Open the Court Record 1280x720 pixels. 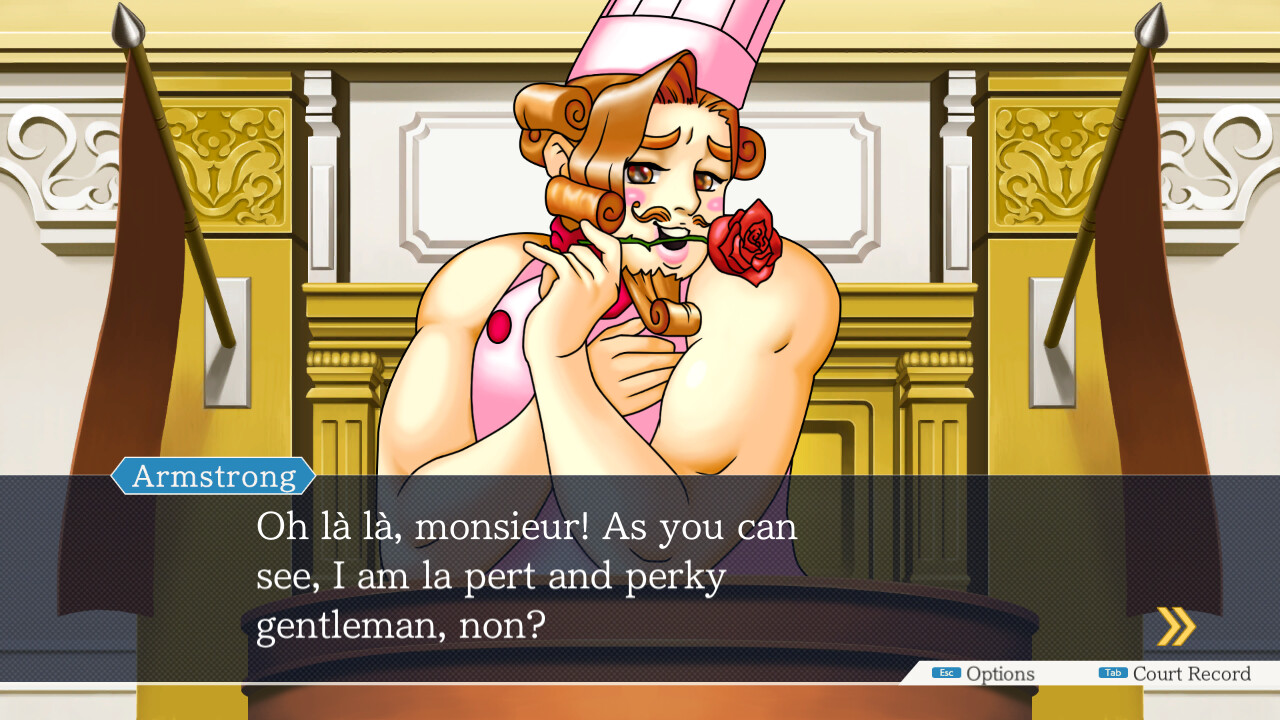(1175, 674)
